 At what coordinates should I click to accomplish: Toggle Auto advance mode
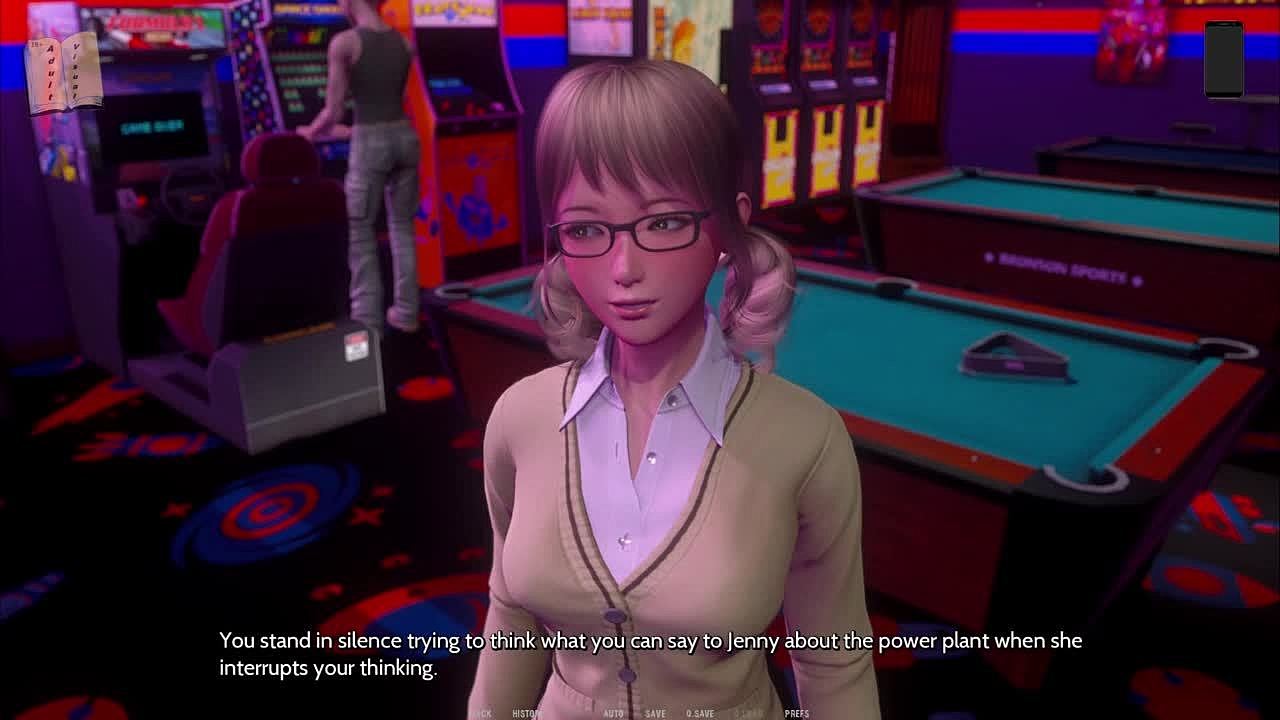(x=614, y=714)
